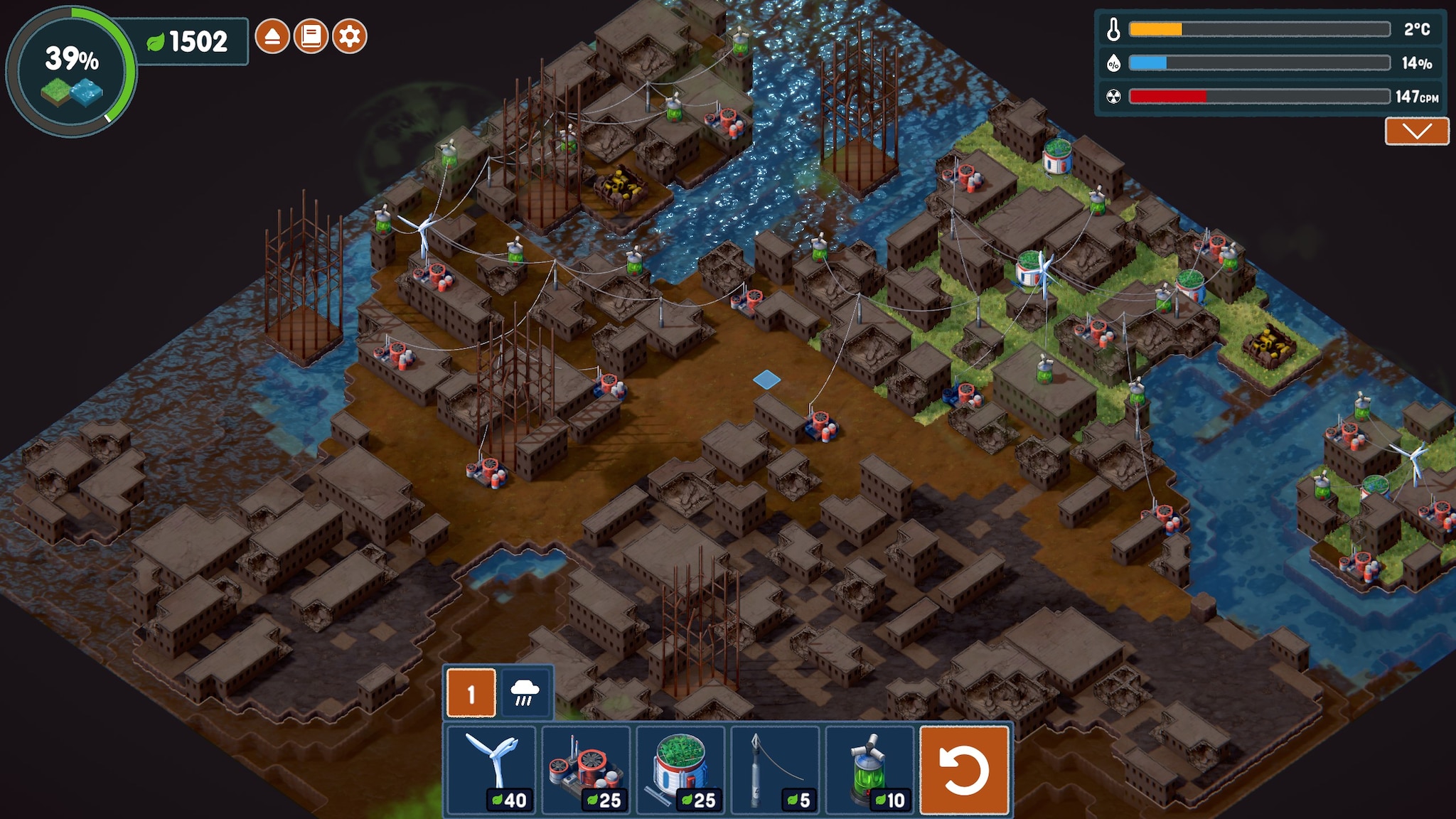Pick the greenhouse irrigator building costing 25
Viewport: 1456px width, 819px height.
tap(680, 769)
